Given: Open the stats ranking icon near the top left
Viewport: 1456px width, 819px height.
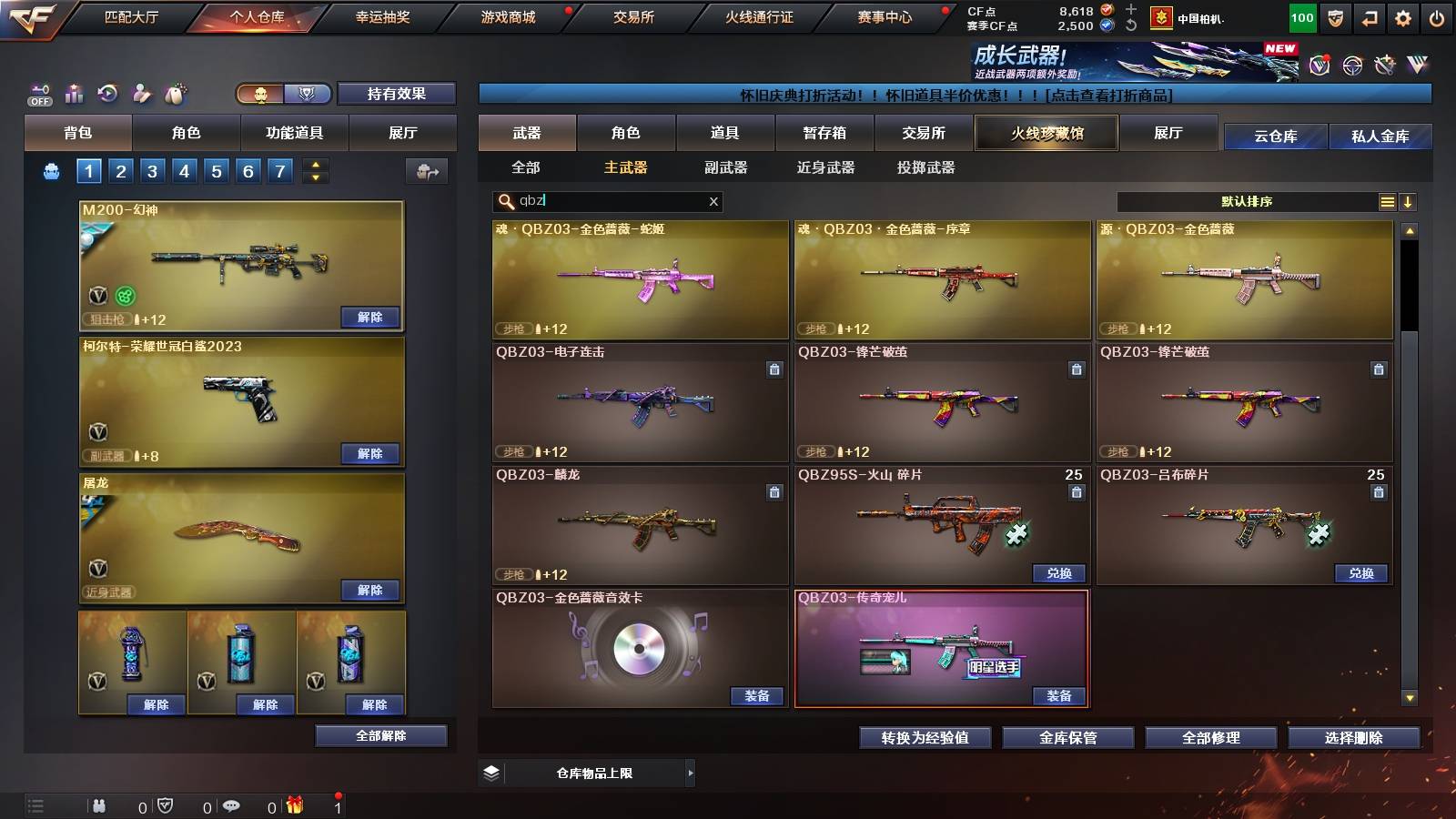Looking at the screenshot, I should tap(72, 92).
